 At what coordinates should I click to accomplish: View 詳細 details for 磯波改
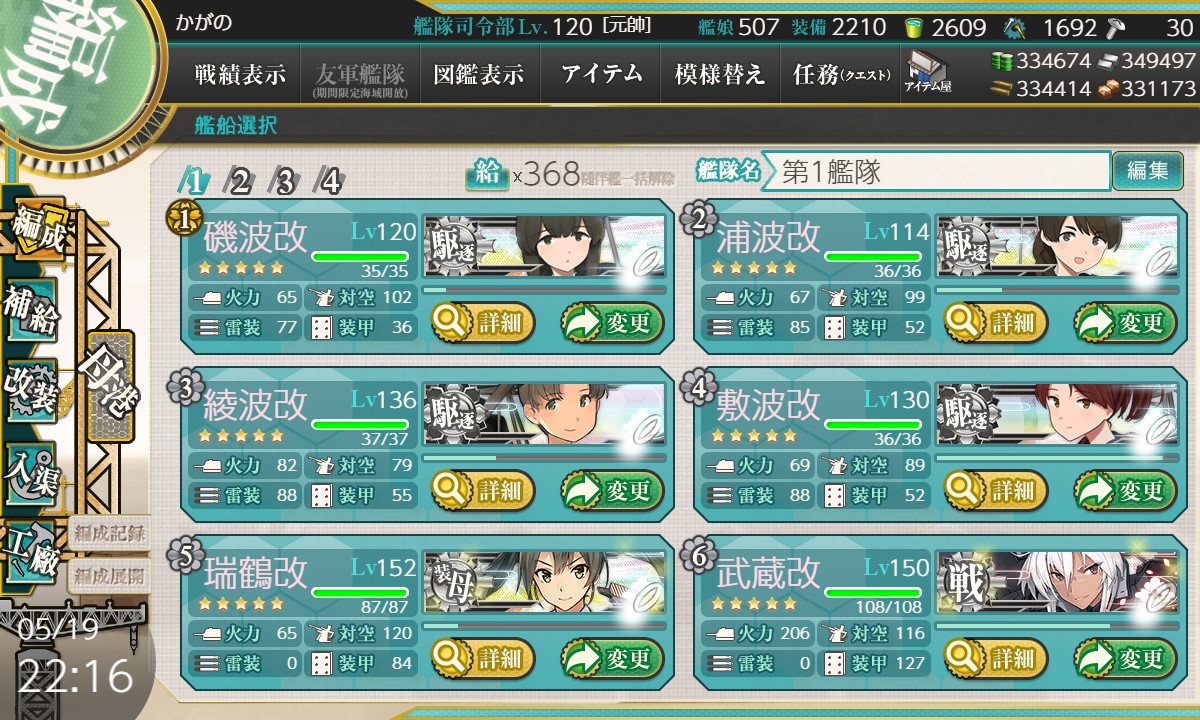pyautogui.click(x=483, y=322)
